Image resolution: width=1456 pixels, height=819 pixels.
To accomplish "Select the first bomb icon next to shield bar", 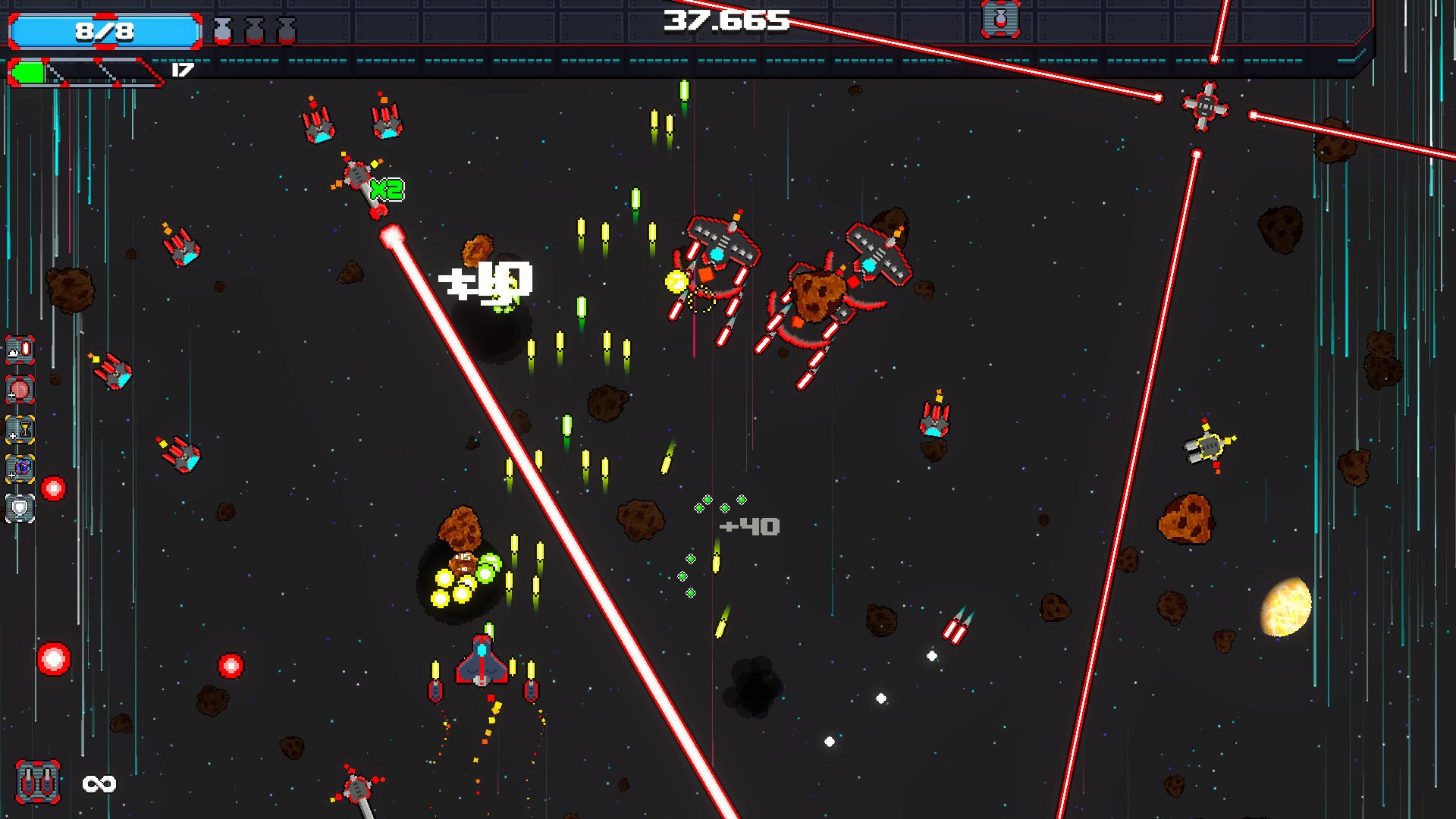I will coord(222,30).
